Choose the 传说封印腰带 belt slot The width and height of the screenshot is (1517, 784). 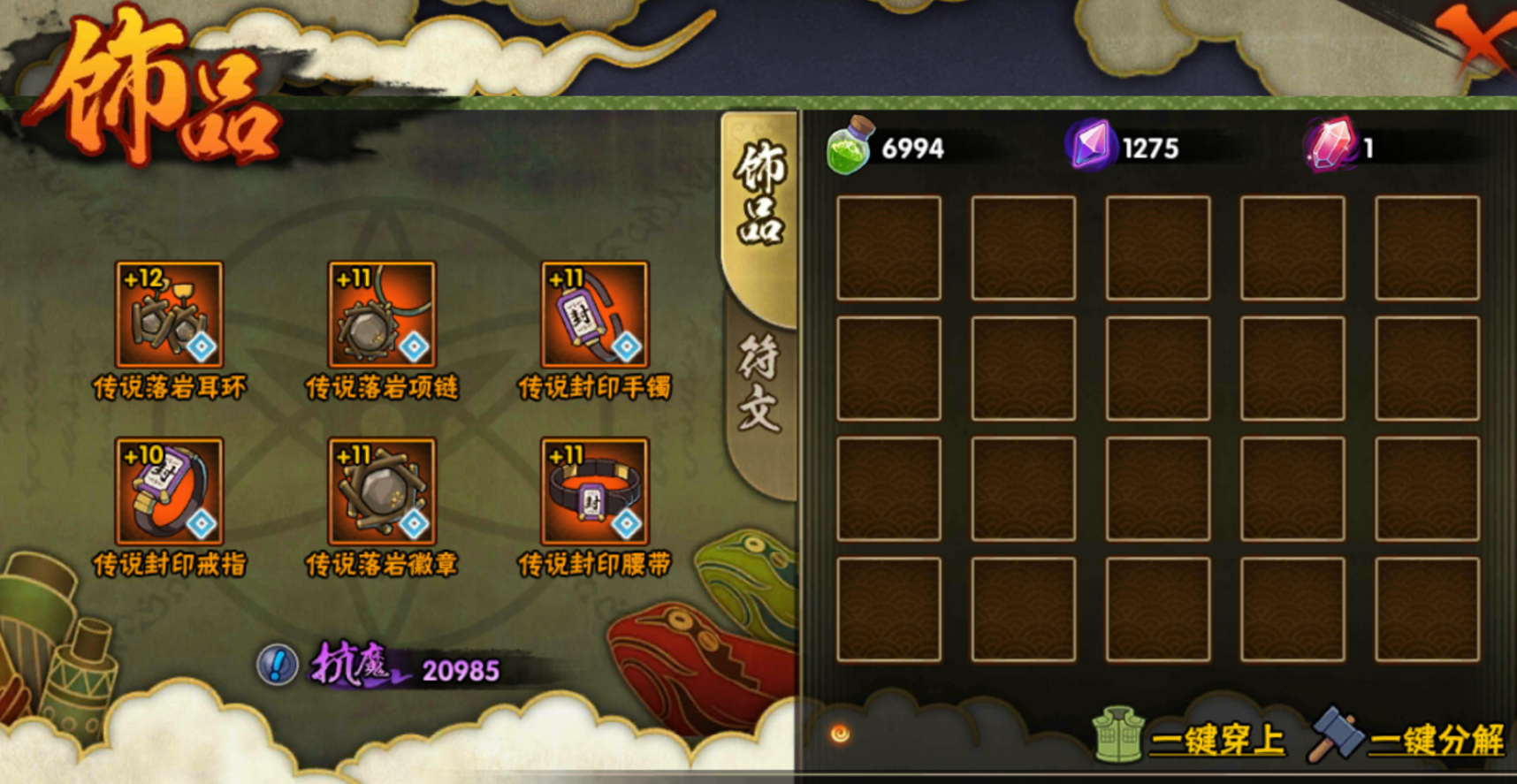595,491
